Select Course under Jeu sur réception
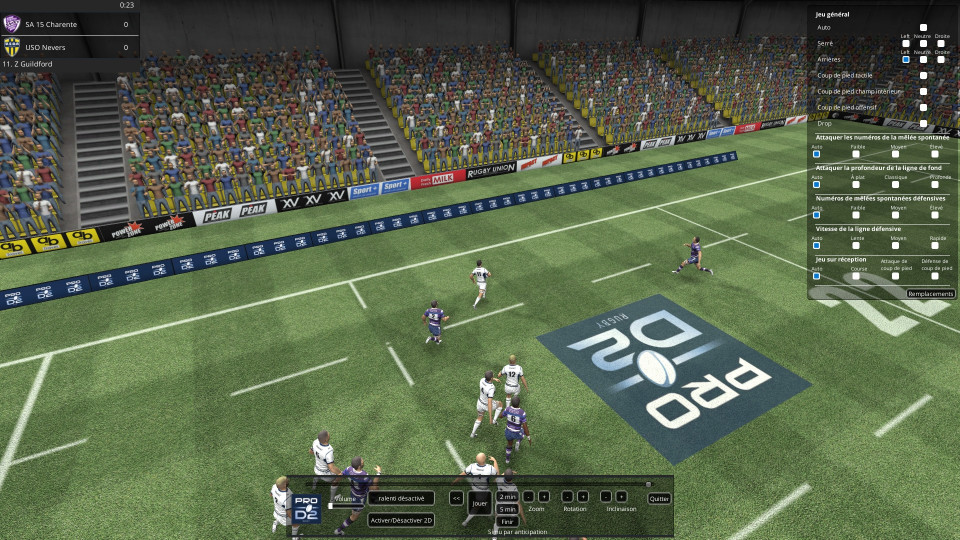960x540 pixels. click(857, 275)
